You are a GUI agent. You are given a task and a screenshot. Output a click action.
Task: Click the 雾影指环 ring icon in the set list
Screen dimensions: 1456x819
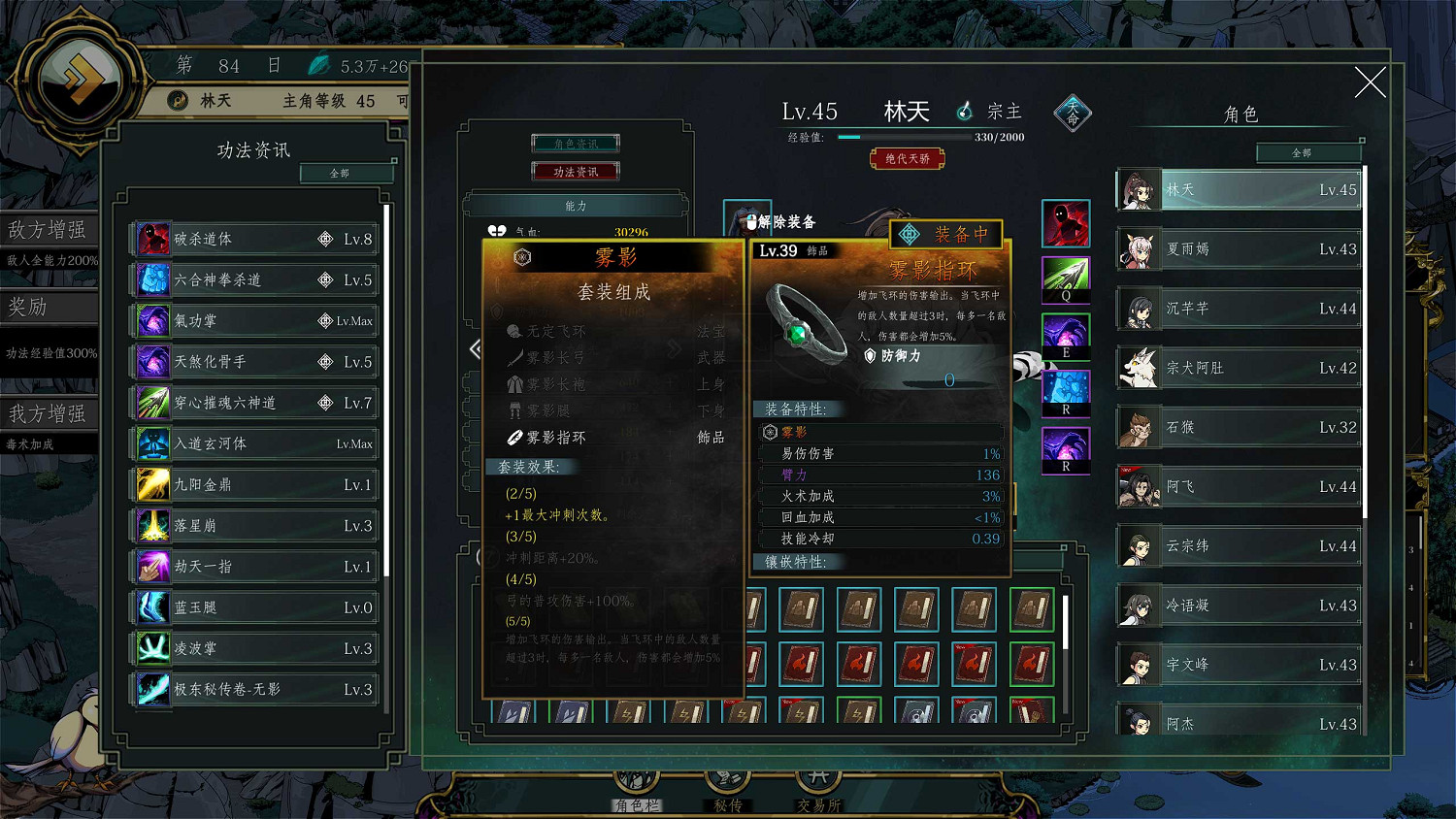pos(515,437)
